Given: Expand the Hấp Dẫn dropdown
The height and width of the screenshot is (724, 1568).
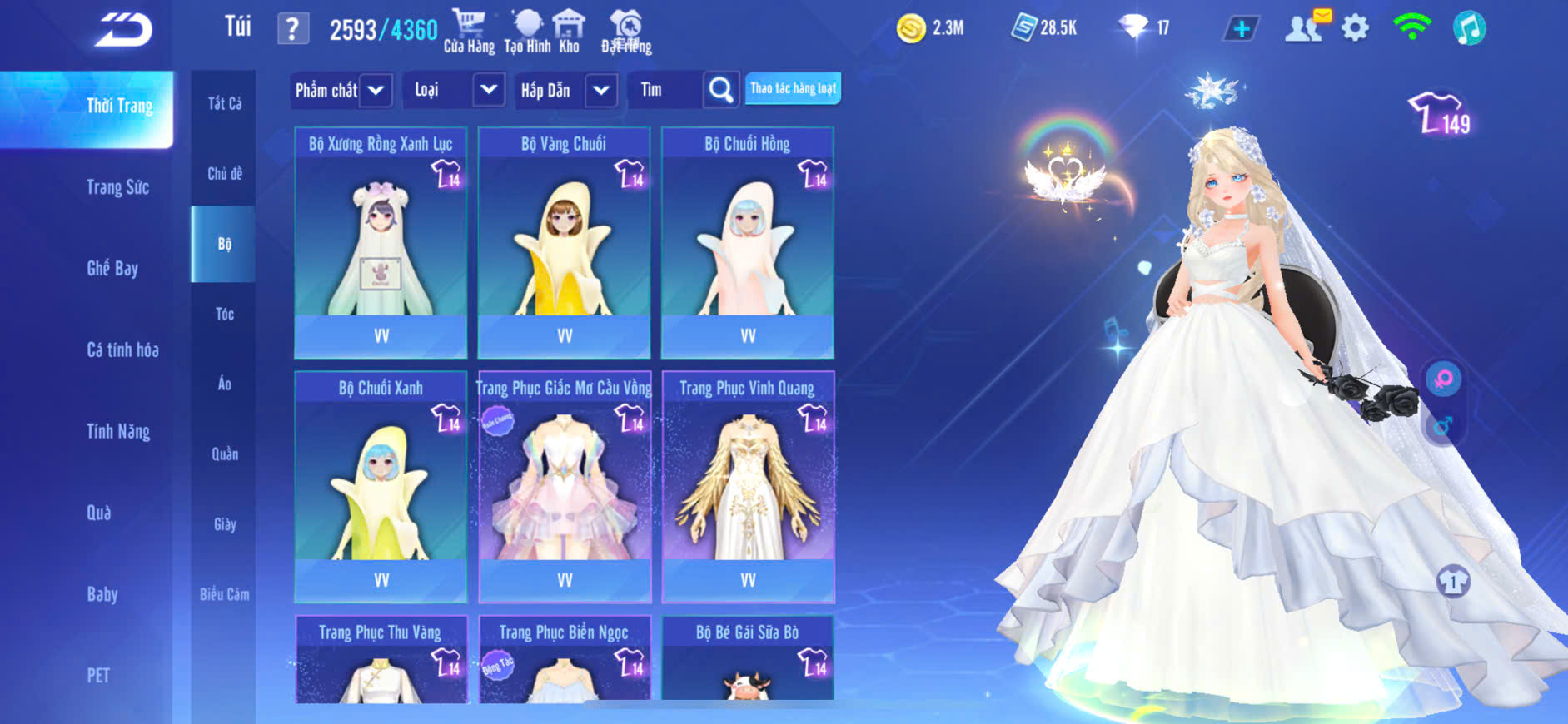Looking at the screenshot, I should [600, 90].
